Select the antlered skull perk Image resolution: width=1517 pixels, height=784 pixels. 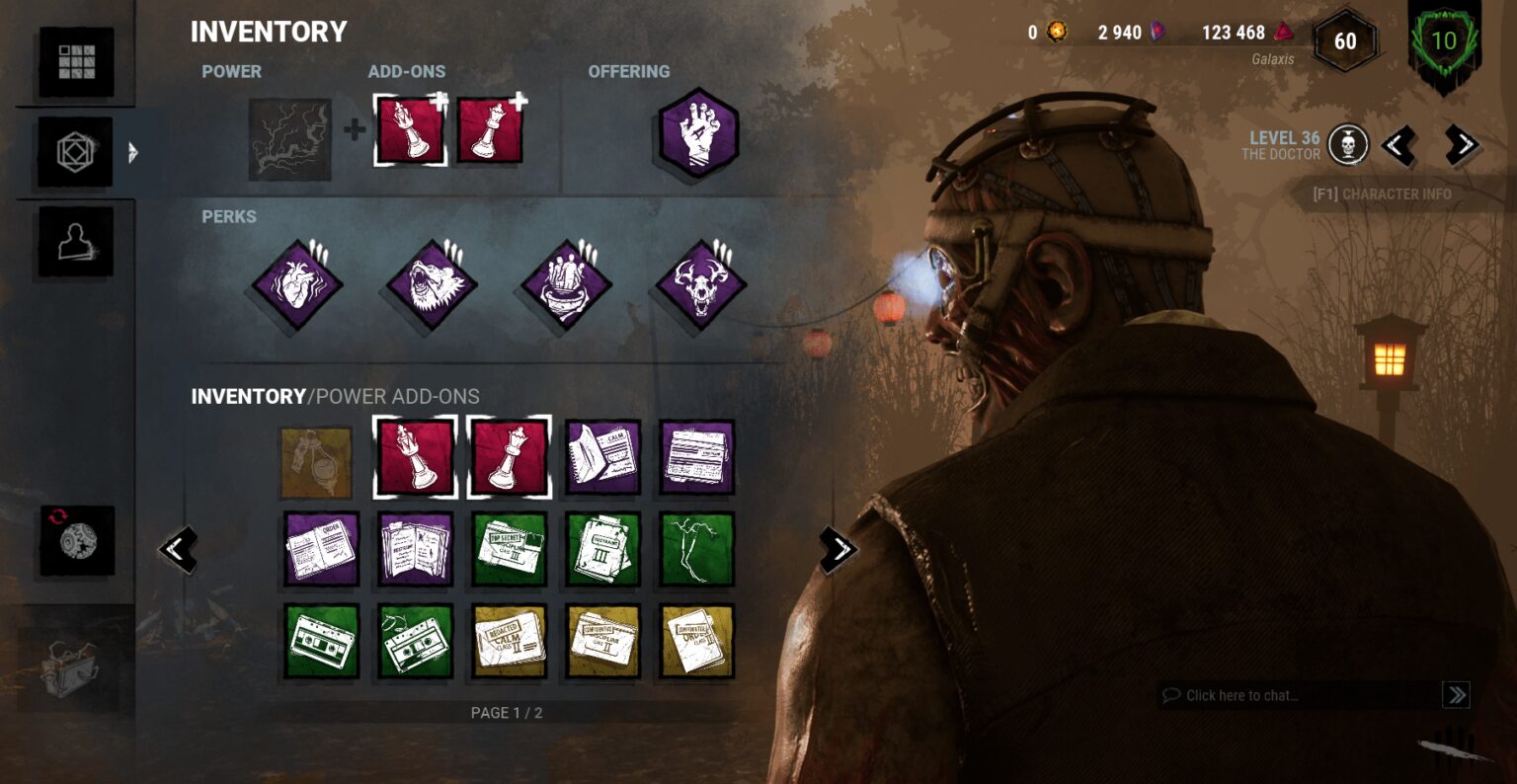pyautogui.click(x=696, y=286)
